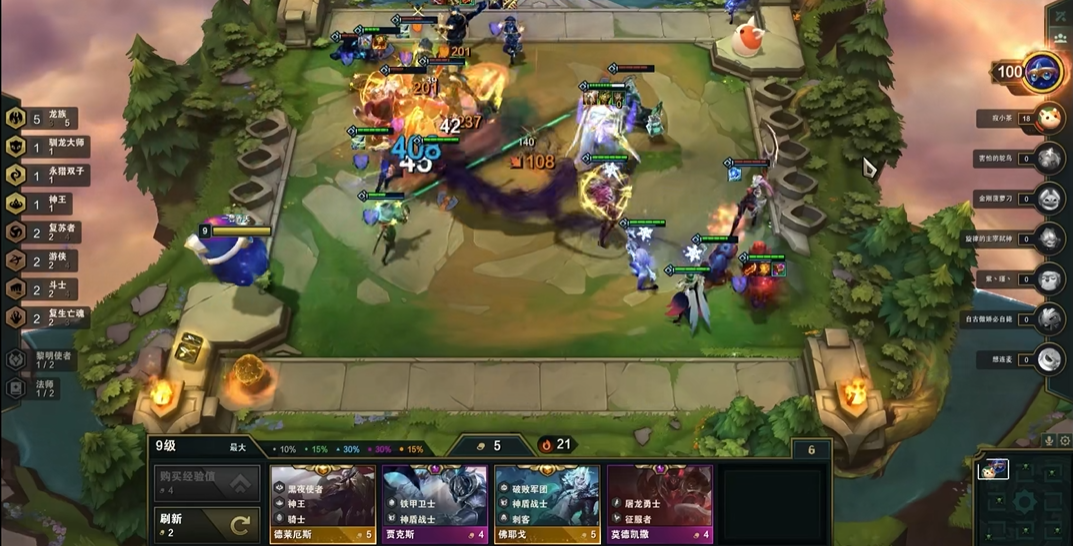This screenshot has height=546, width=1073.
Task: Select the 驯龙大师 trait entry
Action: tap(49, 147)
